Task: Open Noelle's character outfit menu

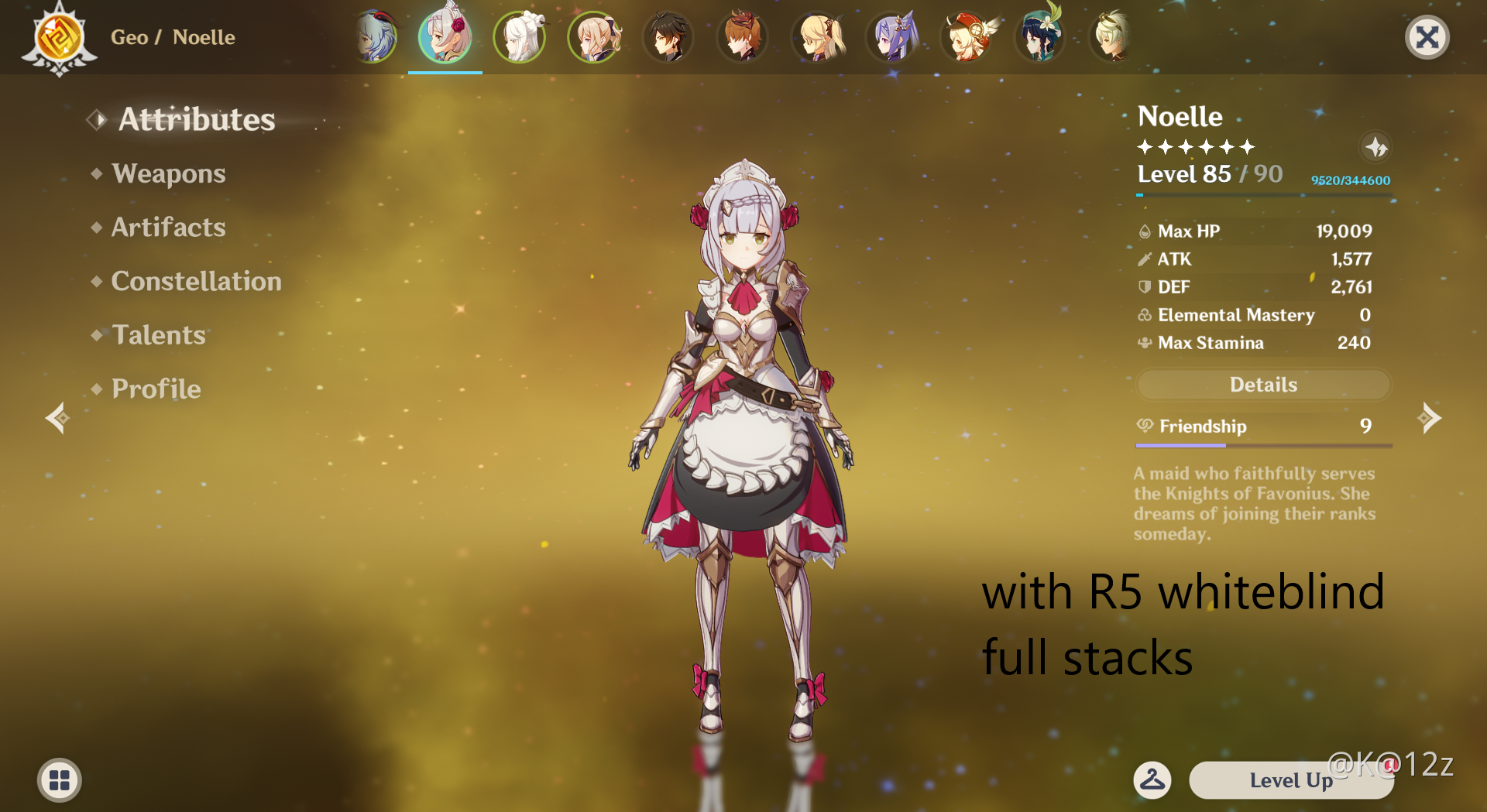Action: click(1152, 780)
